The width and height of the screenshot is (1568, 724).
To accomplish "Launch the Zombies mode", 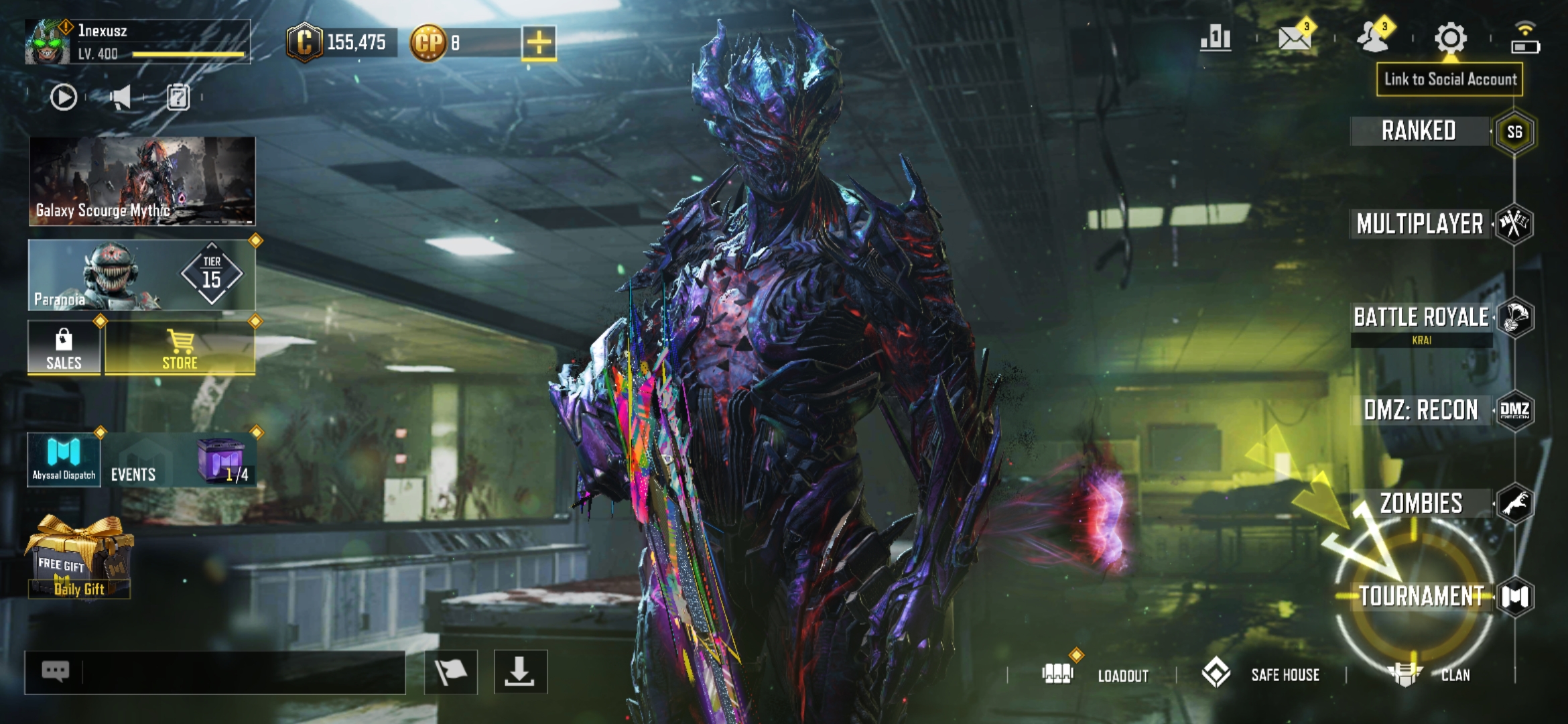I will [x=1422, y=503].
